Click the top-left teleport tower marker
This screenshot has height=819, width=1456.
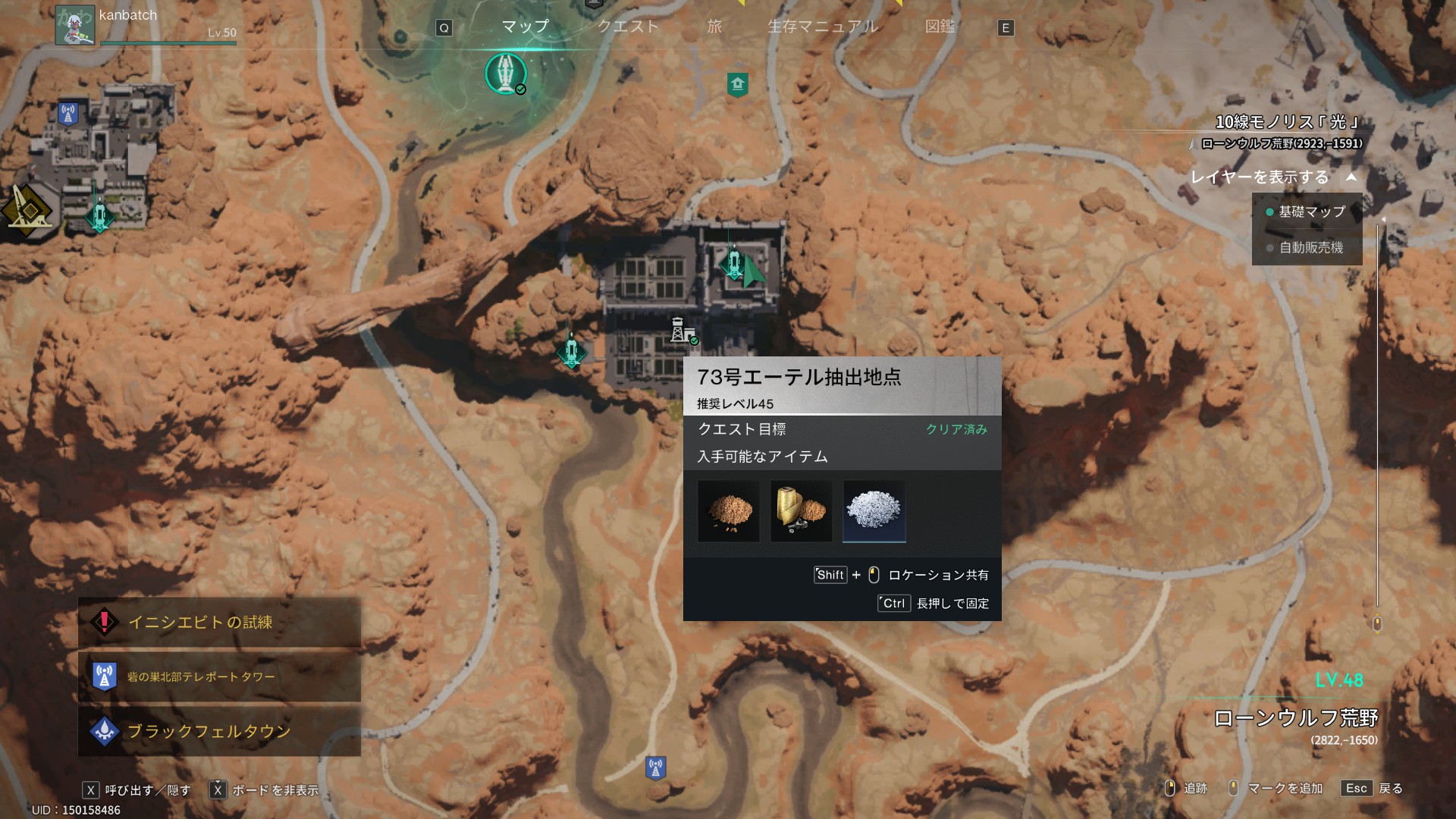pos(68,114)
